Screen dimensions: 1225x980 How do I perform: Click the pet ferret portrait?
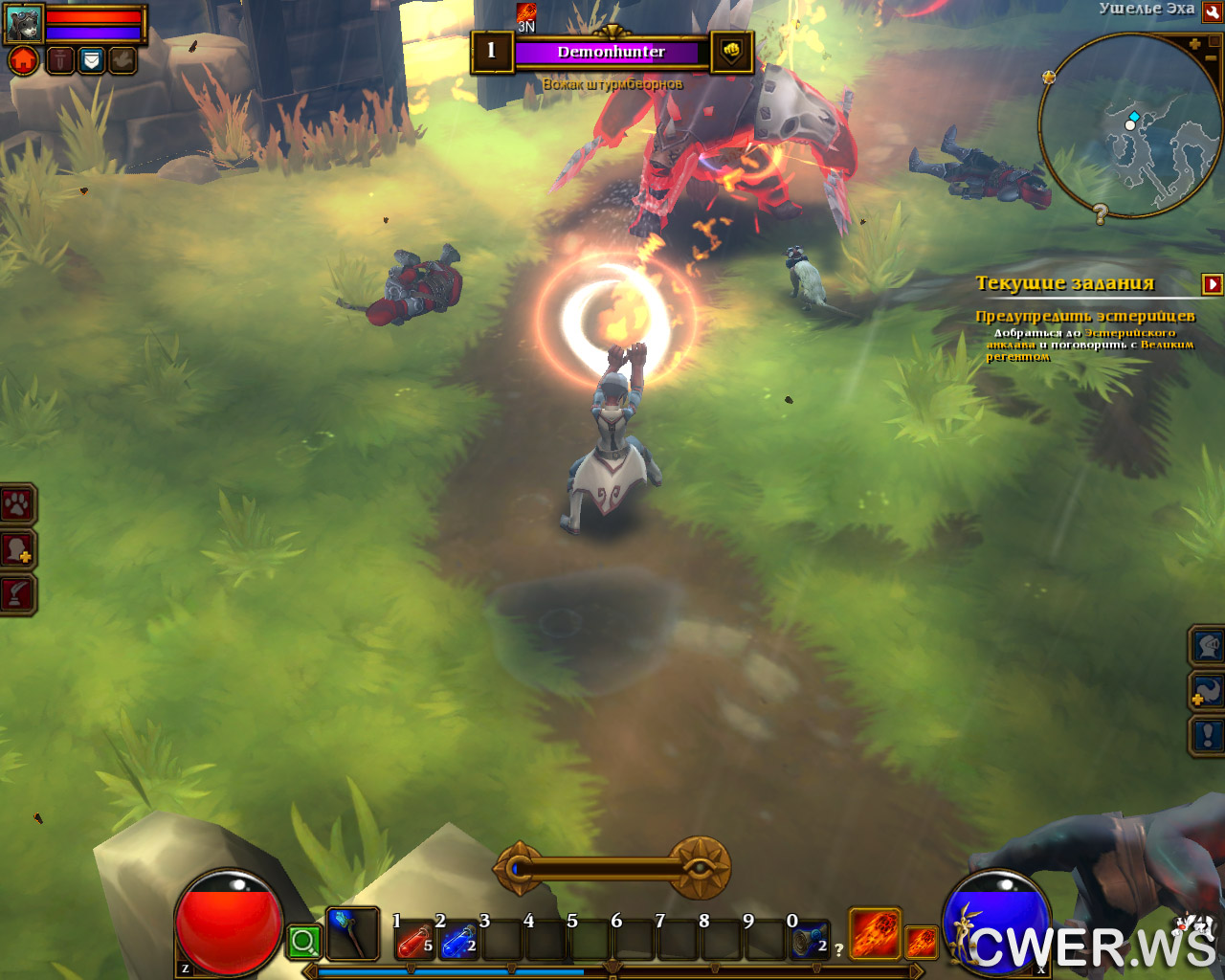pos(24,23)
